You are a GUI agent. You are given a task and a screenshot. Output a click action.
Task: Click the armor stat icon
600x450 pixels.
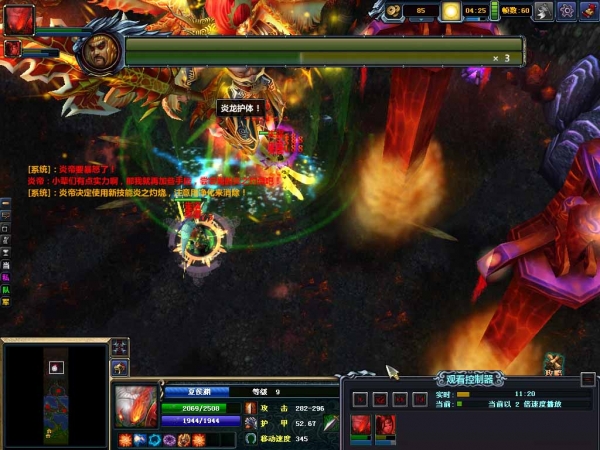point(250,424)
